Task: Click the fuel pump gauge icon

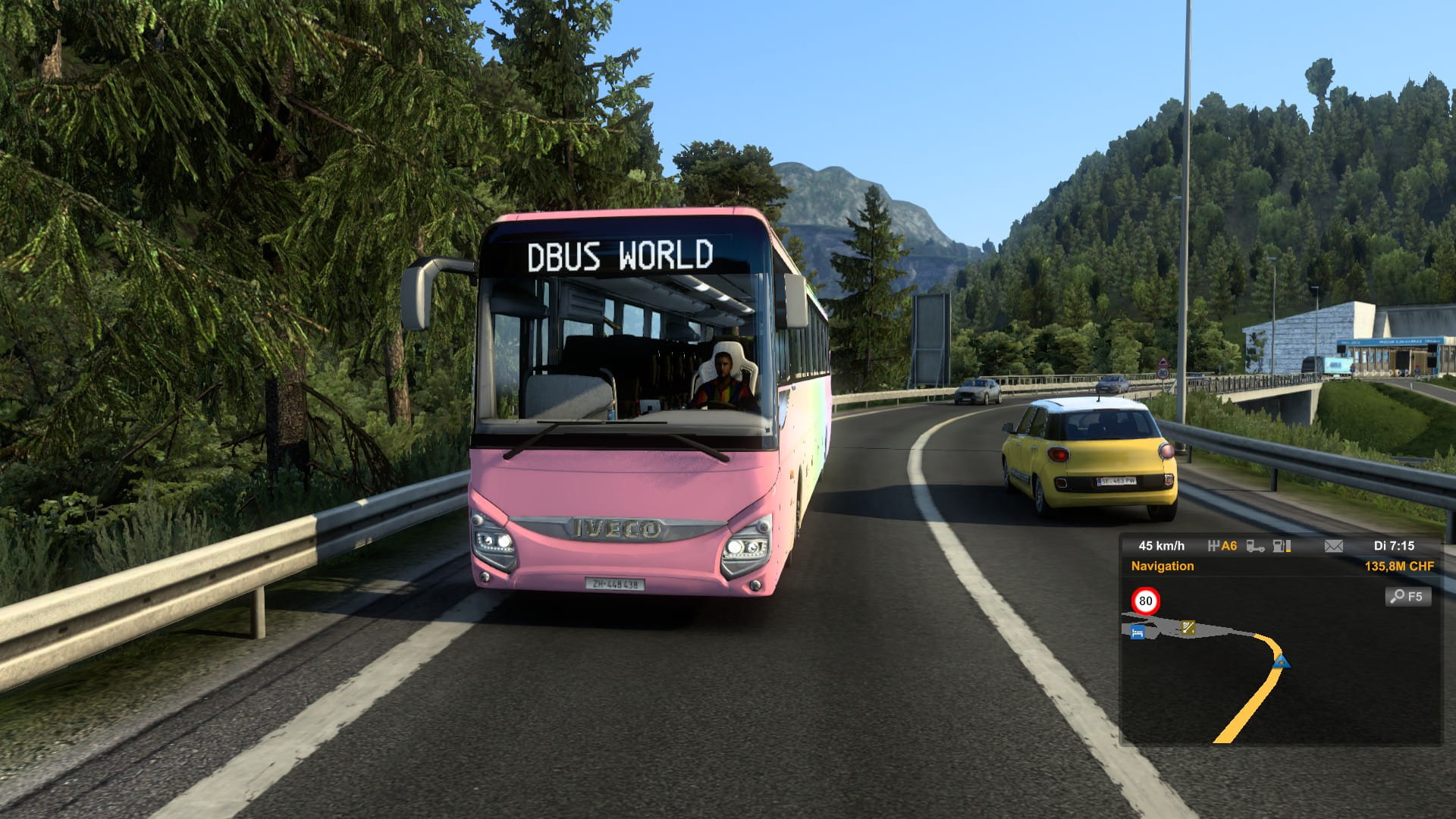Action: [1282, 546]
